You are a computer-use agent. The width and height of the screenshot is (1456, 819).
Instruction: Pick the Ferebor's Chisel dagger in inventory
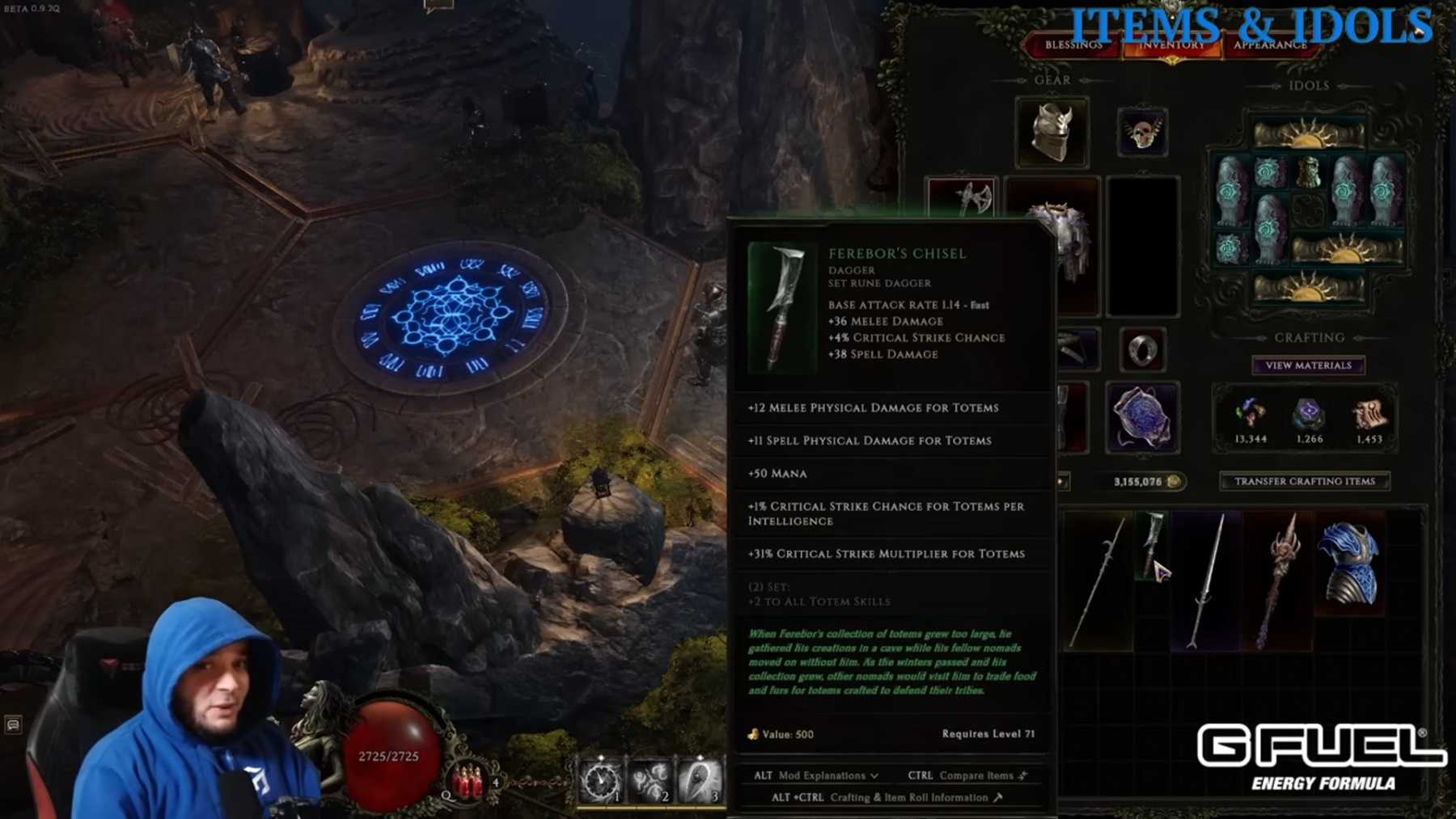click(1151, 542)
